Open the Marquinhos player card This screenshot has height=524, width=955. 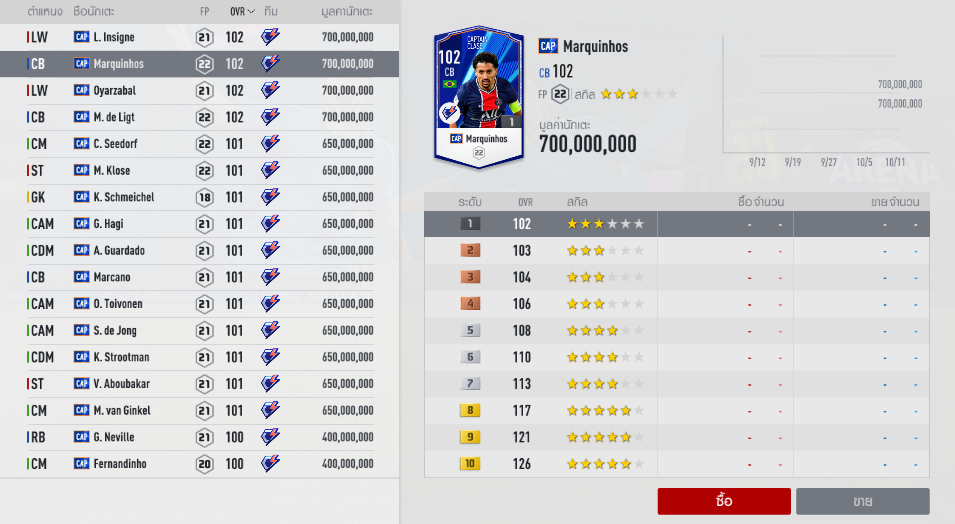481,97
